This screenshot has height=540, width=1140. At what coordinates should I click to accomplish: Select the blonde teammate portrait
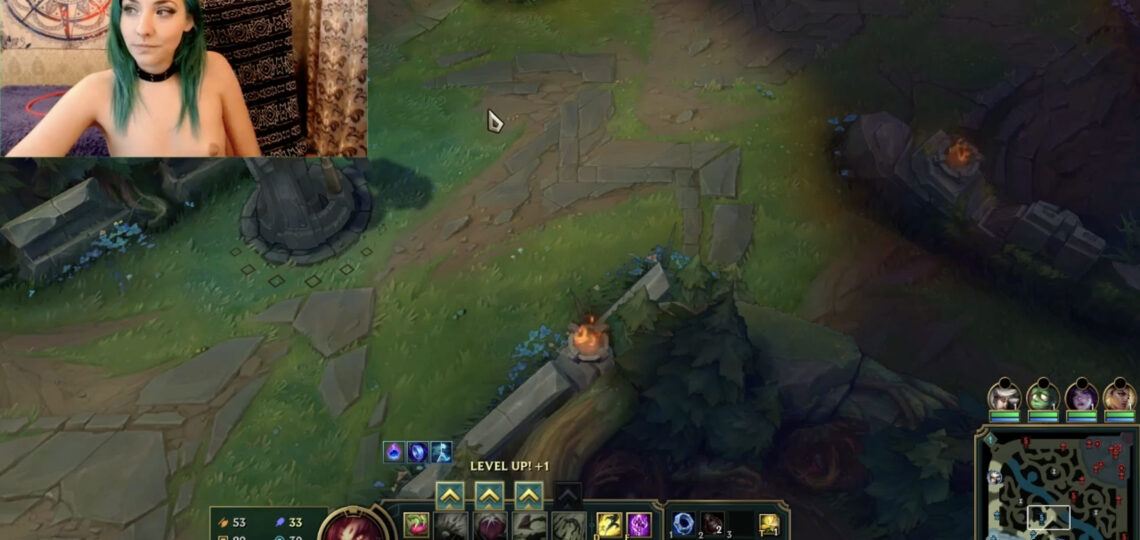click(1120, 396)
